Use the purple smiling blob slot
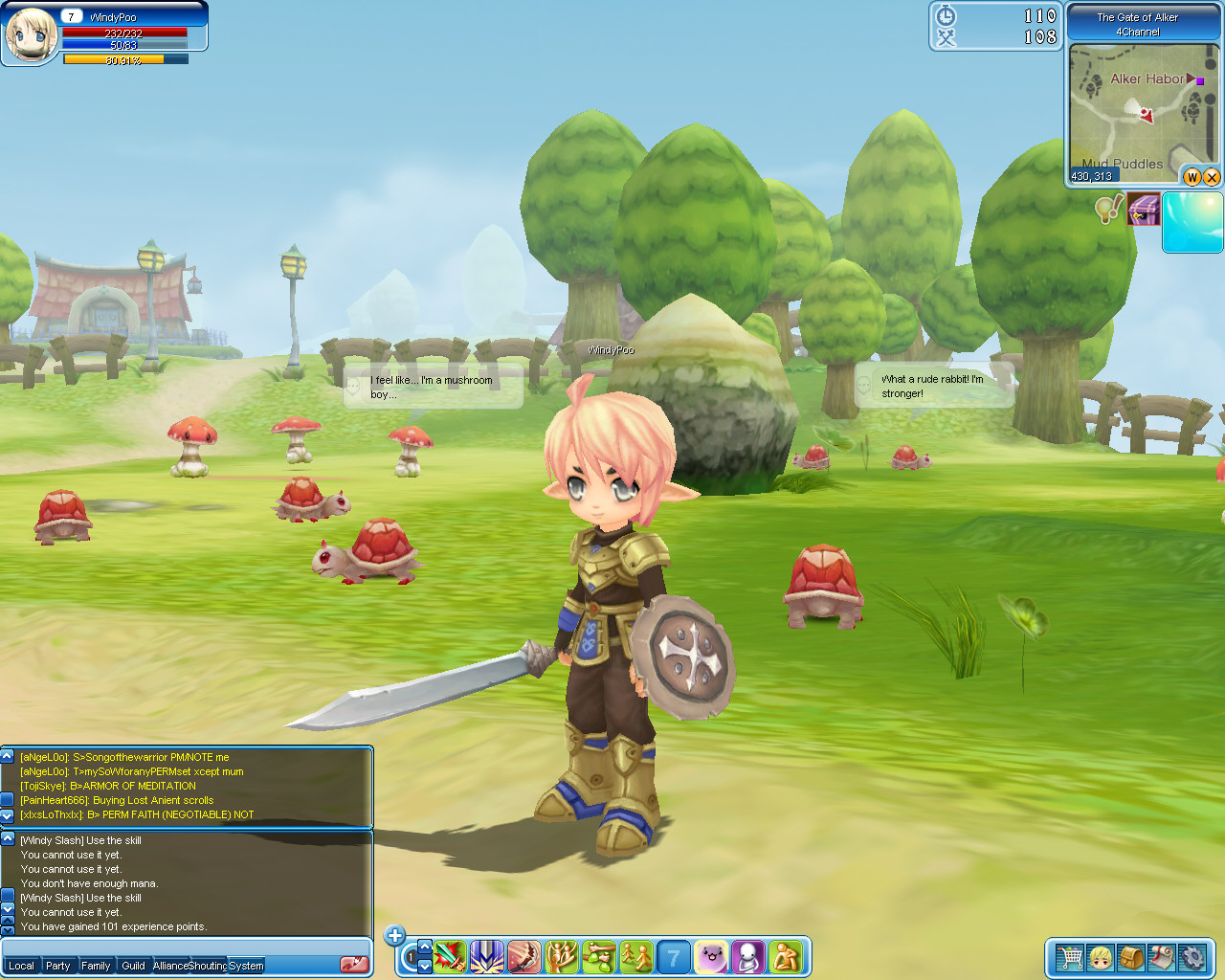 coord(711,956)
